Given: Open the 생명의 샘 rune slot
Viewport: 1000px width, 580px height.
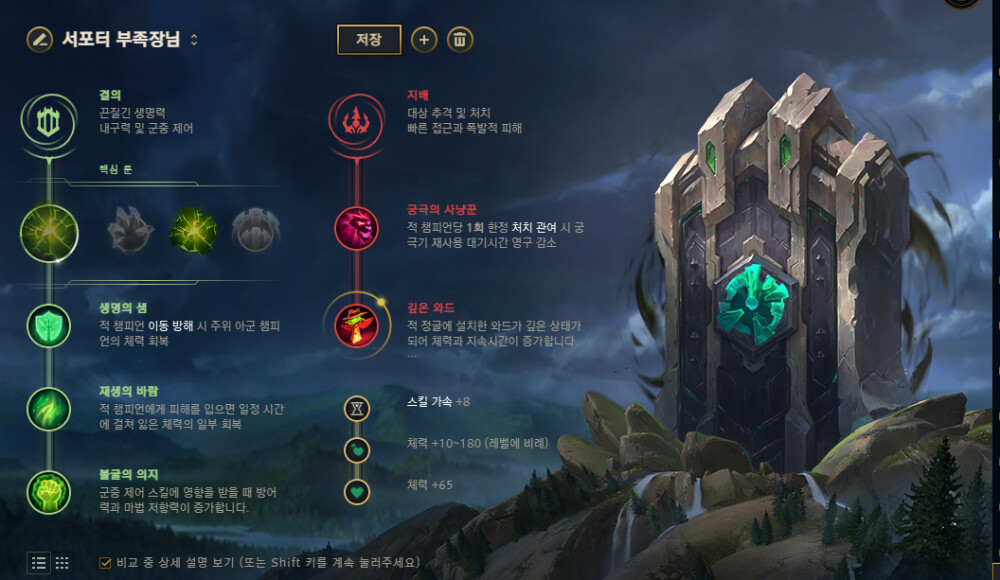Looking at the screenshot, I should pyautogui.click(x=49, y=327).
